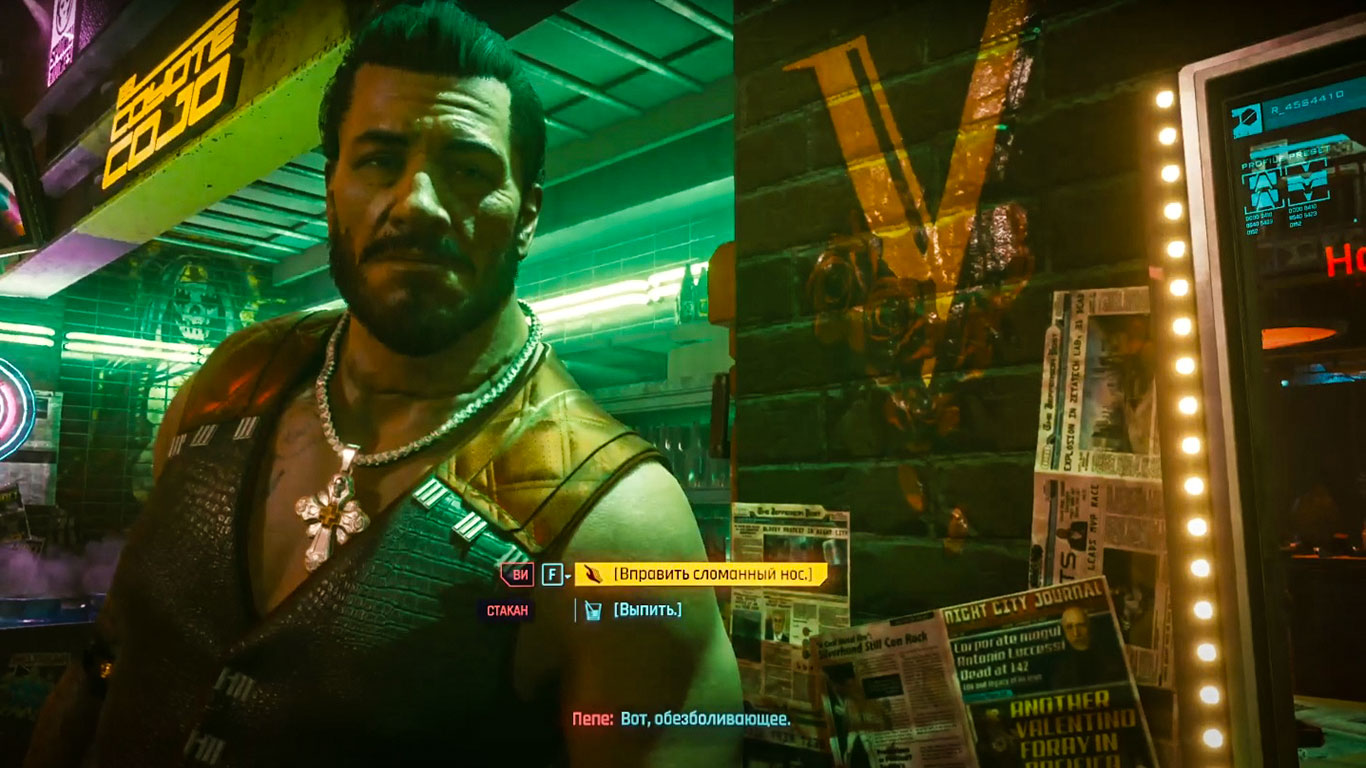
Task: Select the first Profile Preset icon
Action: [1261, 185]
